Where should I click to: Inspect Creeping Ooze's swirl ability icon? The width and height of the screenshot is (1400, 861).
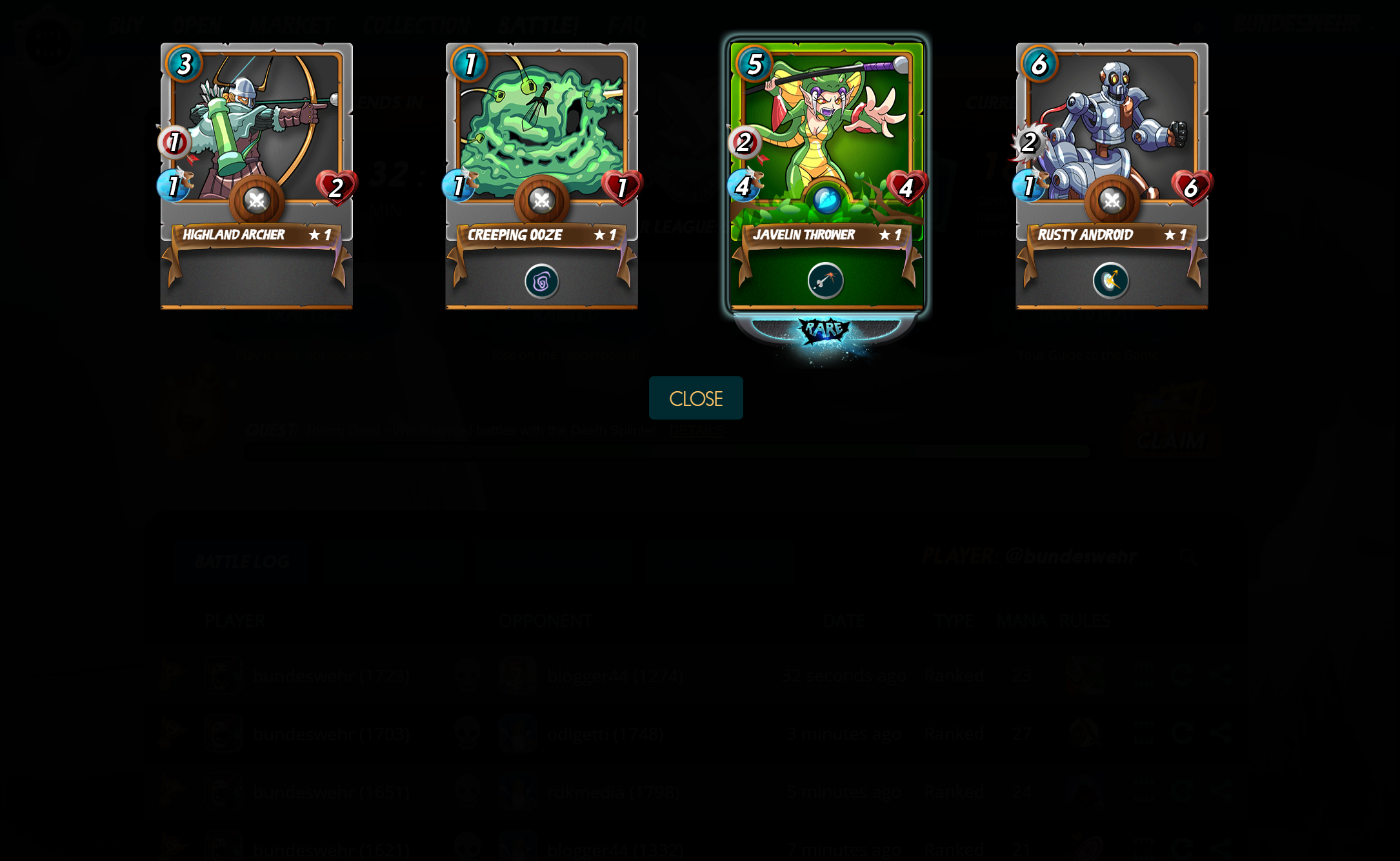click(541, 281)
